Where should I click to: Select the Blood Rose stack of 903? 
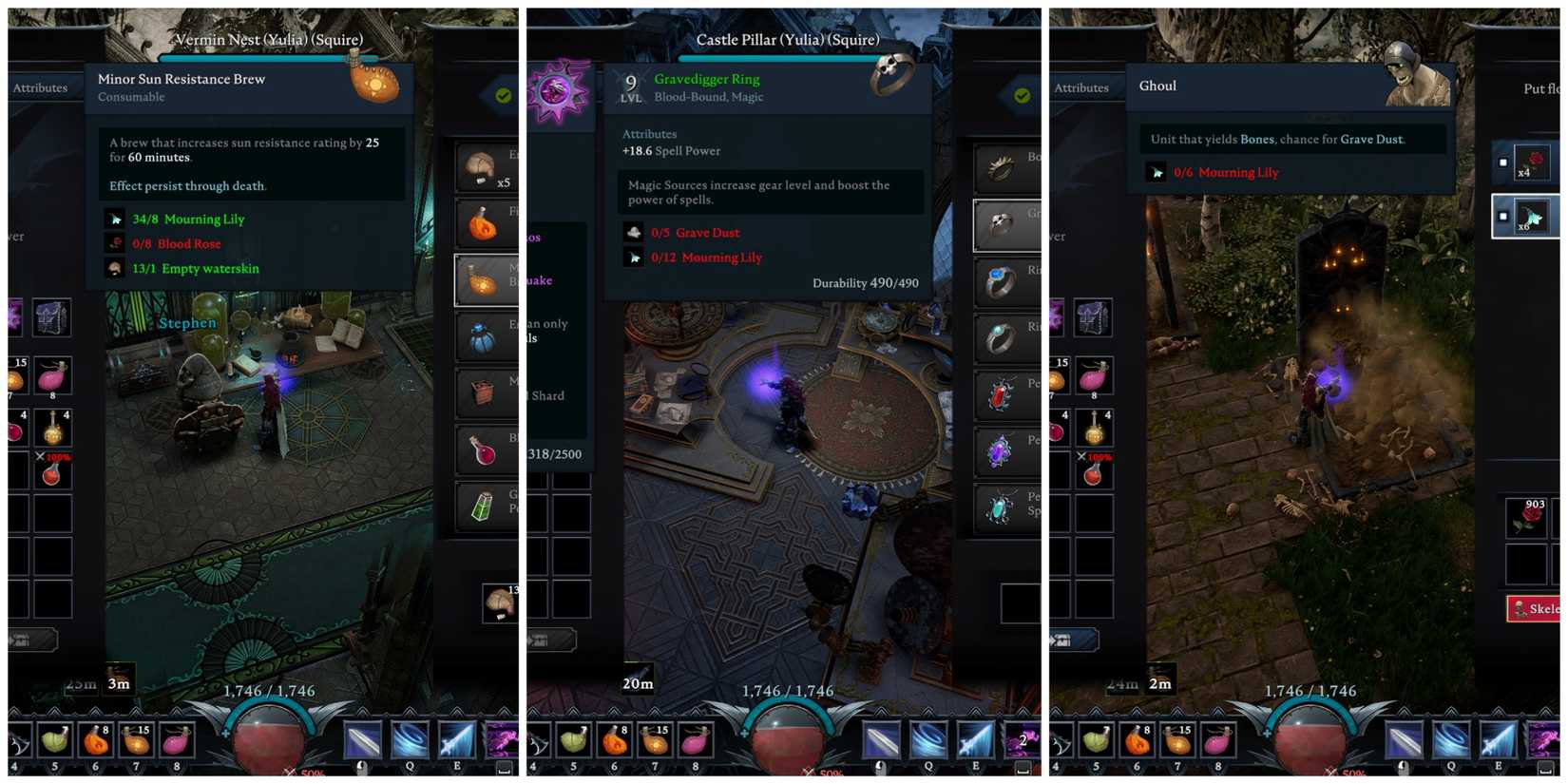click(x=1527, y=519)
